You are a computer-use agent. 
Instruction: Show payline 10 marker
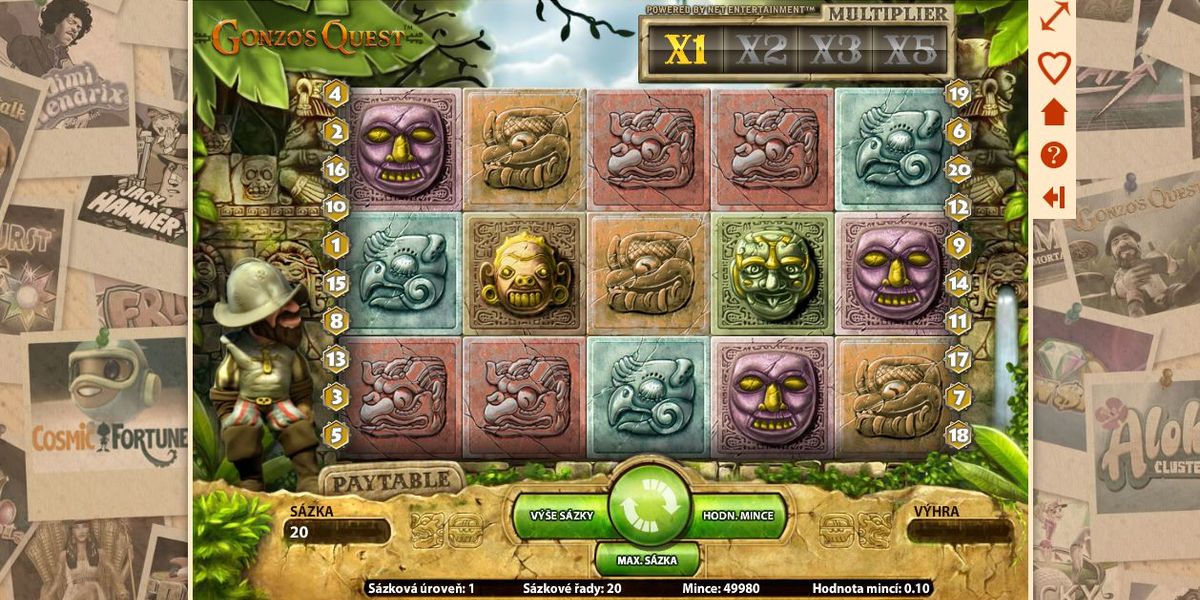[x=335, y=208]
